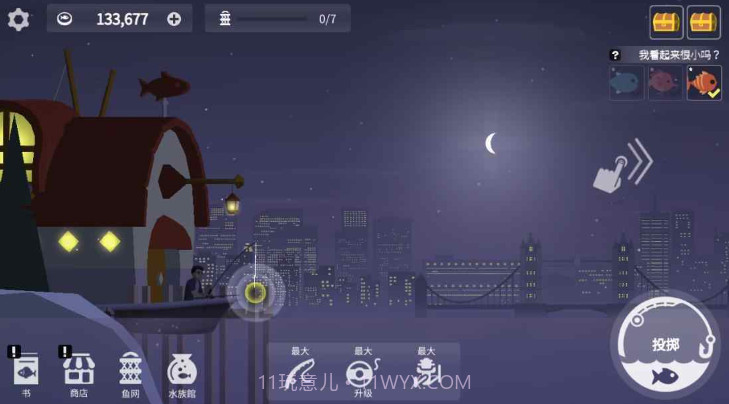Open the settings gear menu

pyautogui.click(x=18, y=19)
